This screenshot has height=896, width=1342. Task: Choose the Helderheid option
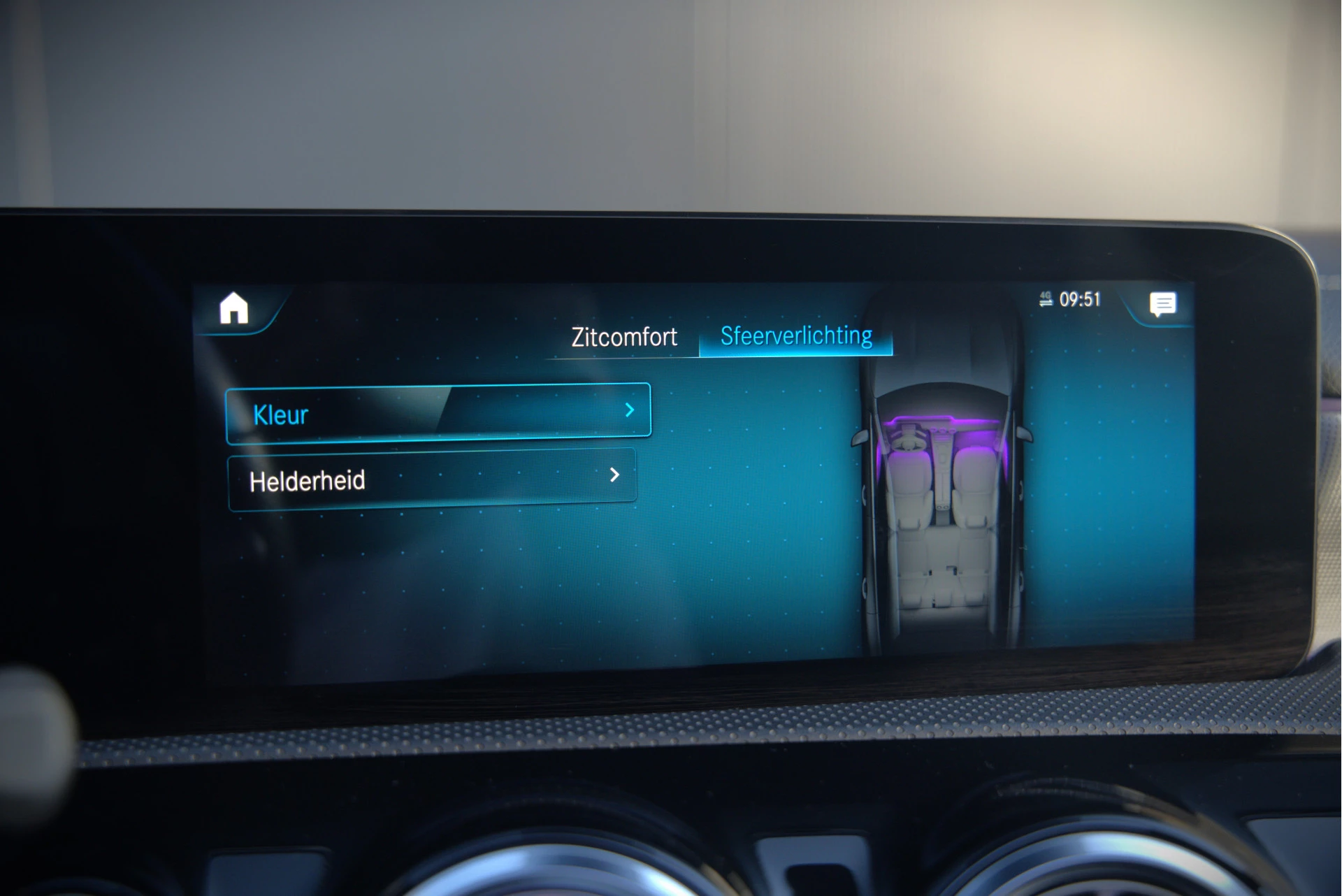432,479
